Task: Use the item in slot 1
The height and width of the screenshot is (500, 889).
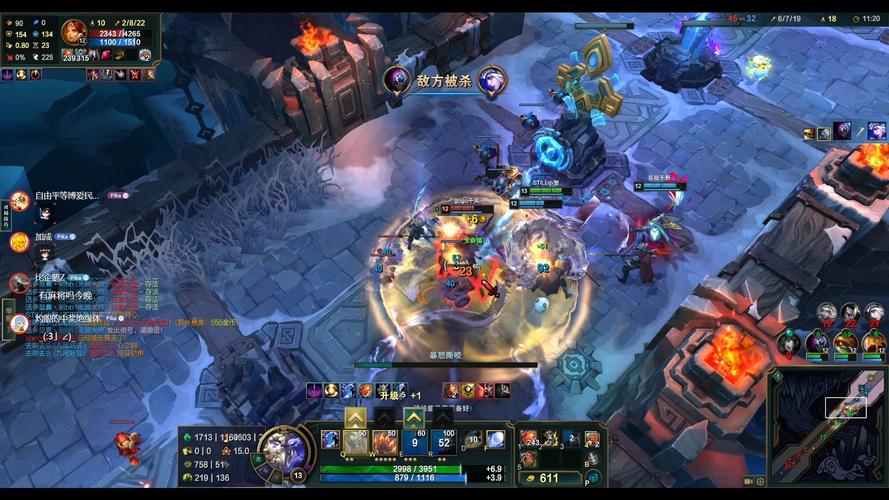Action: coord(529,439)
